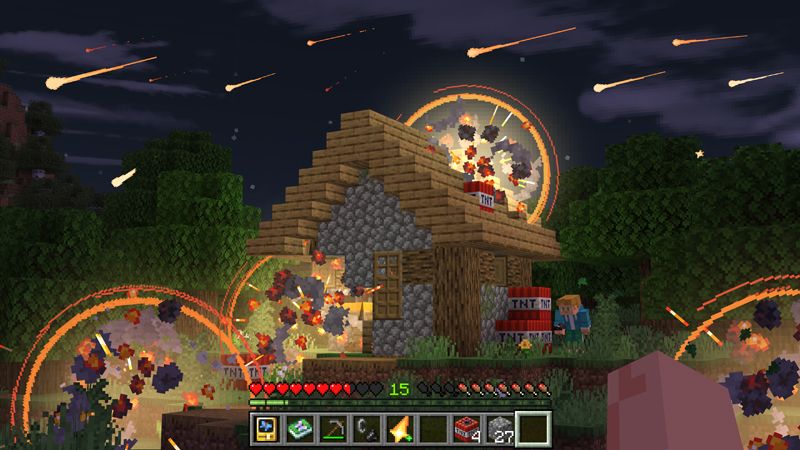800x450 pixels.
Task: Select the TNT stack in the hotbar
Action: 467,428
